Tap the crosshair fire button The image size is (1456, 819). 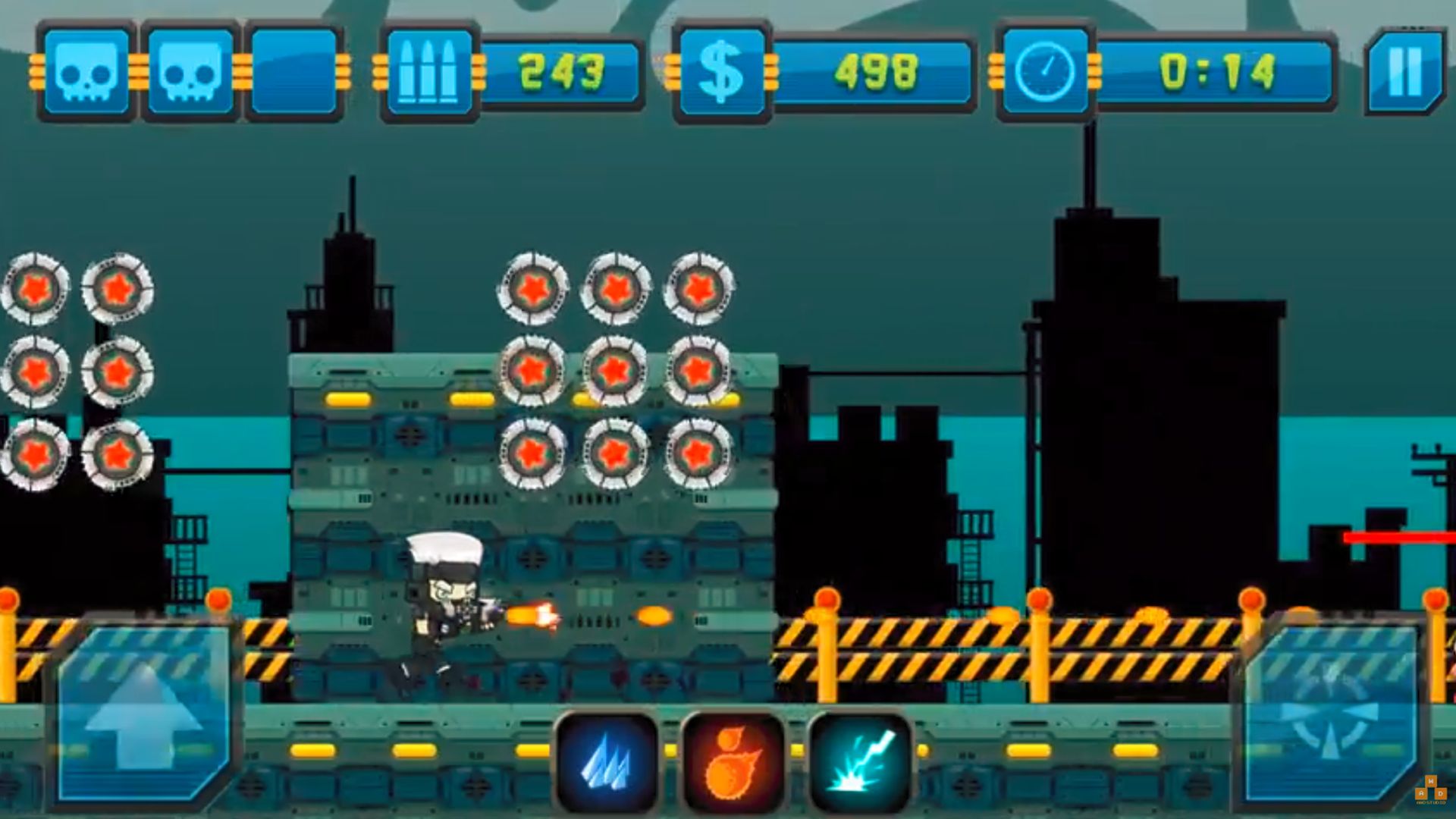pyautogui.click(x=1331, y=713)
